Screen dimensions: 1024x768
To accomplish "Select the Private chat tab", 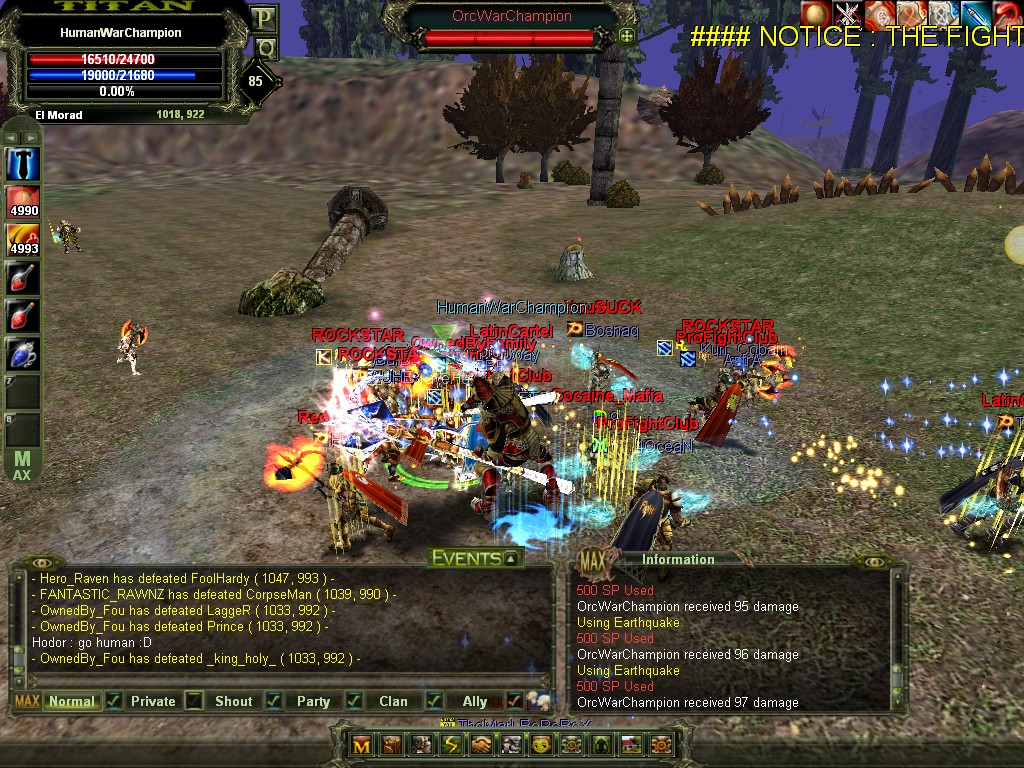I will click(153, 701).
